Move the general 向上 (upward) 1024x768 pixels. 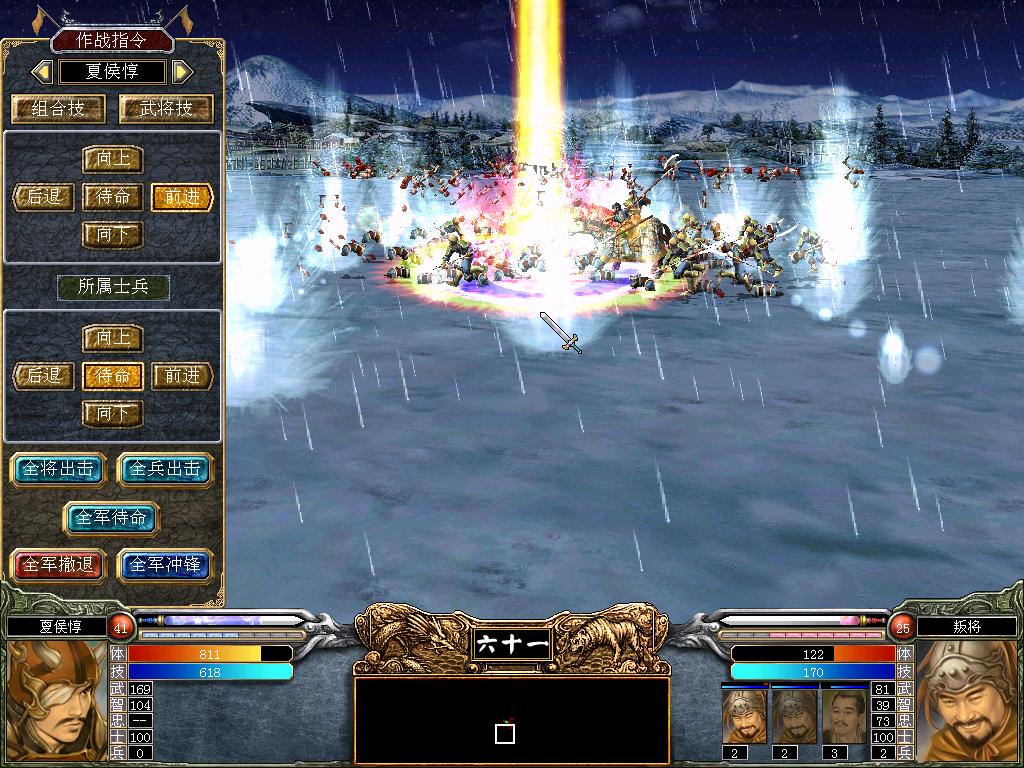pos(113,159)
